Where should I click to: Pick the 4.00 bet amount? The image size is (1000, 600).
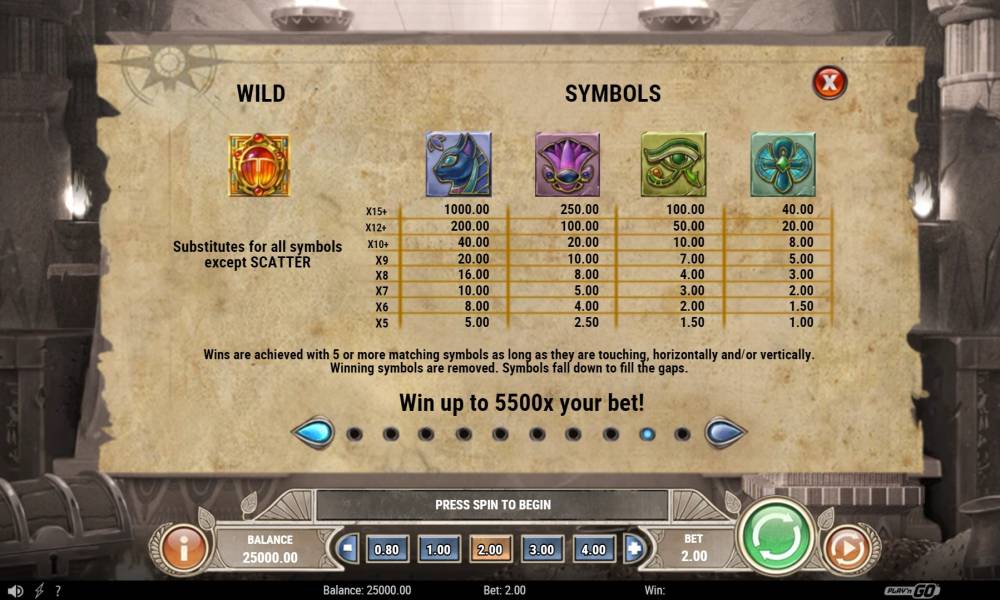pyautogui.click(x=594, y=549)
